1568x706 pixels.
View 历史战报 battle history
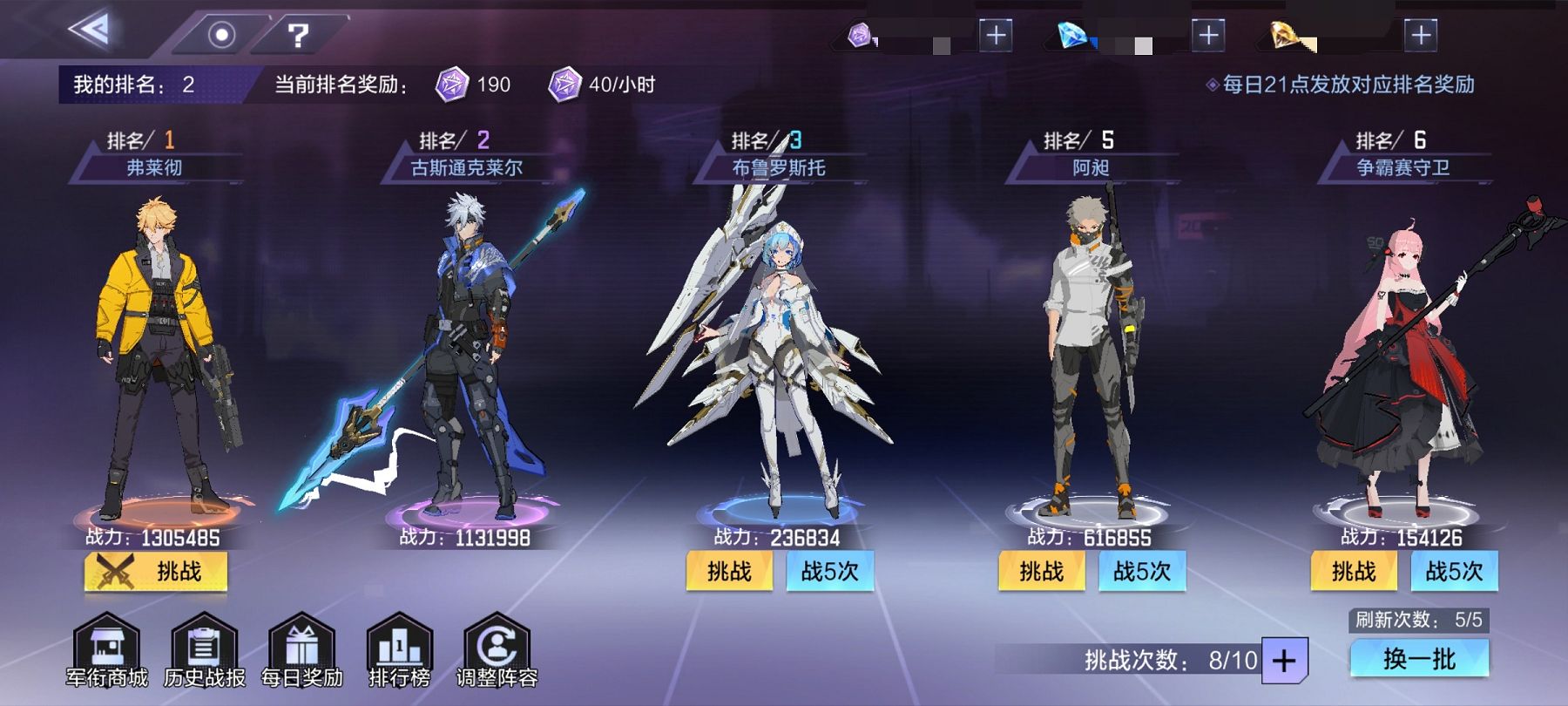coord(205,652)
